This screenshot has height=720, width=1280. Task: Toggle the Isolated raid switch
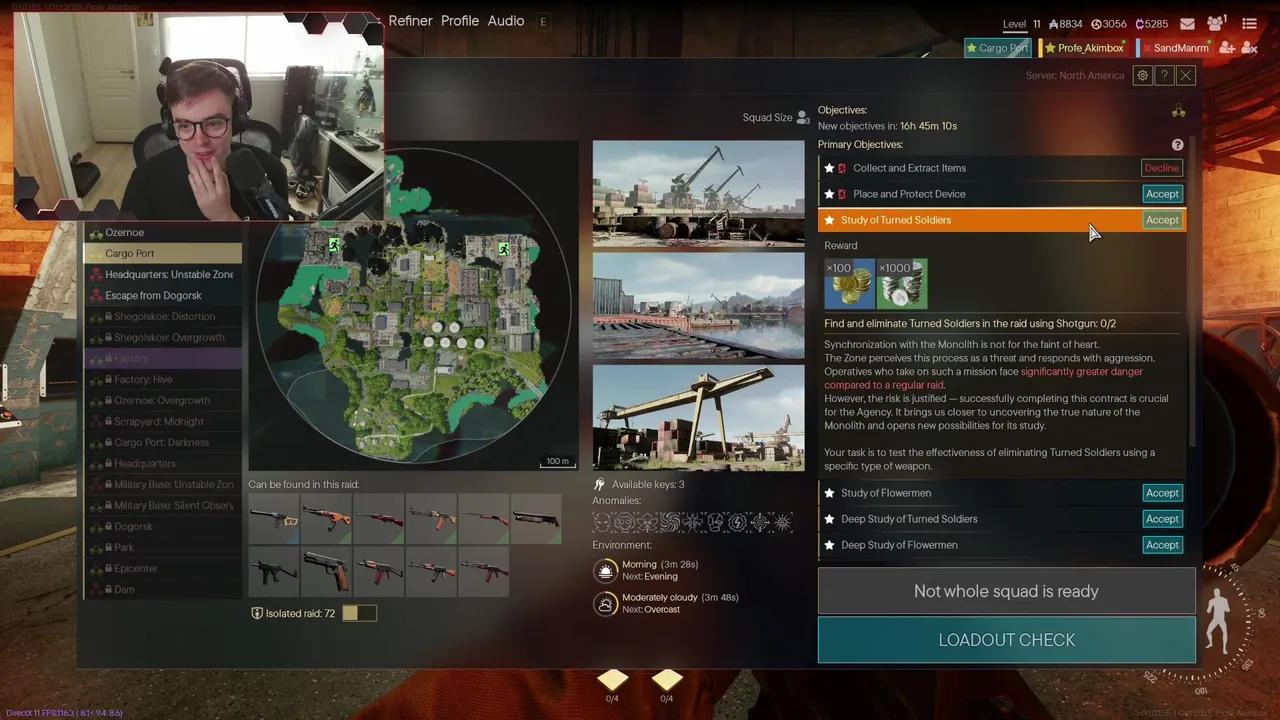[x=359, y=613]
